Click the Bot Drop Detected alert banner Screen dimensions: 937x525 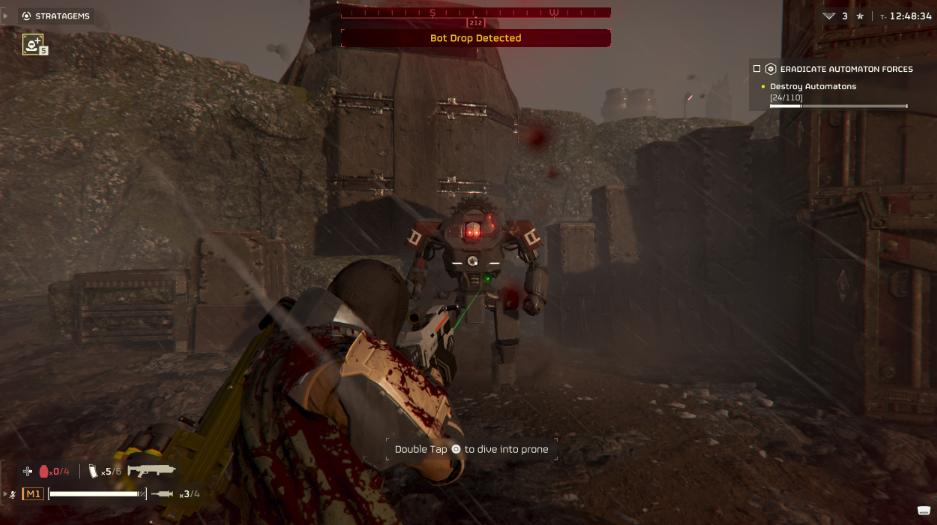pos(475,38)
